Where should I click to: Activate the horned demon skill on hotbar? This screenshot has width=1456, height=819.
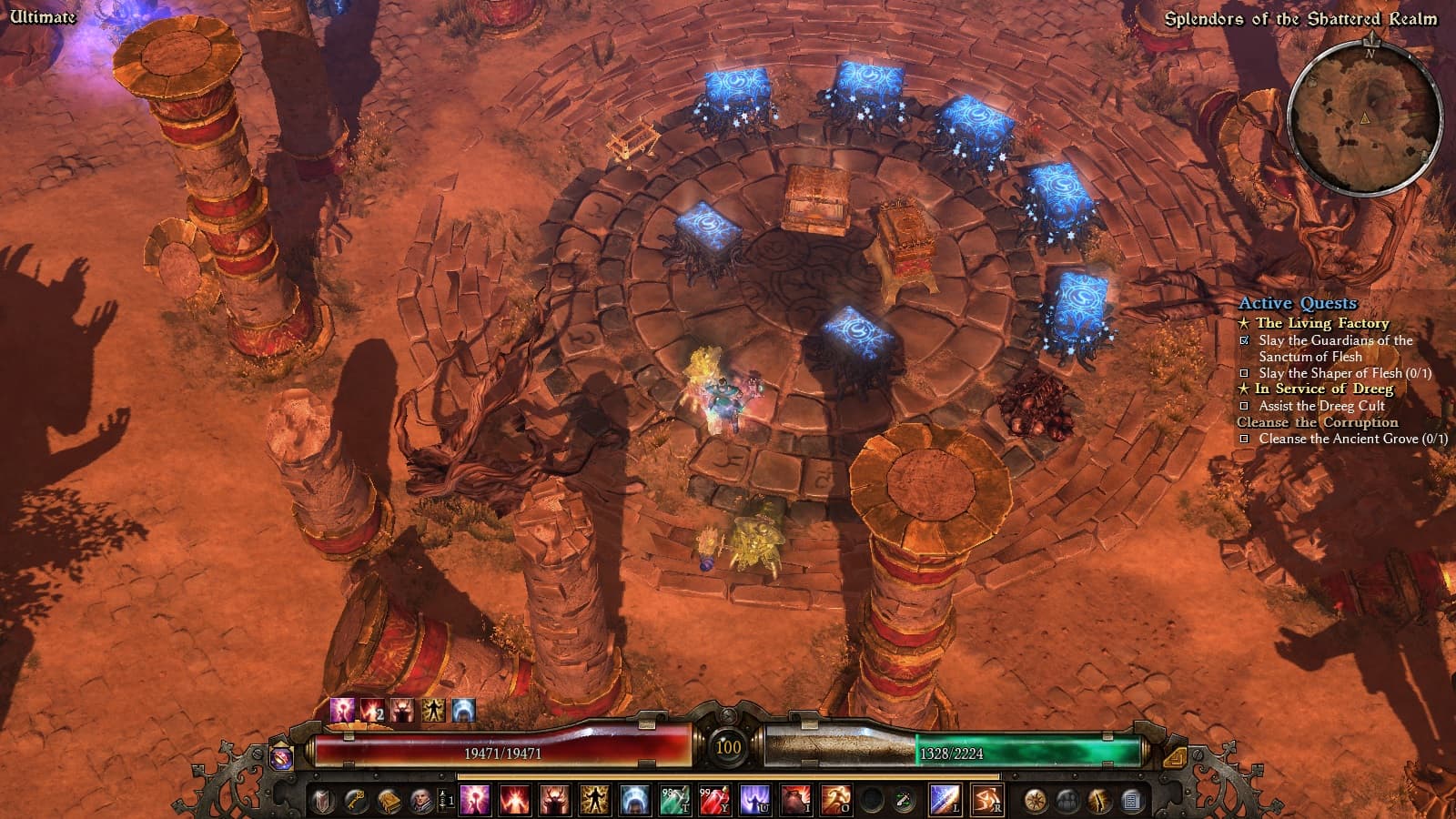[554, 801]
